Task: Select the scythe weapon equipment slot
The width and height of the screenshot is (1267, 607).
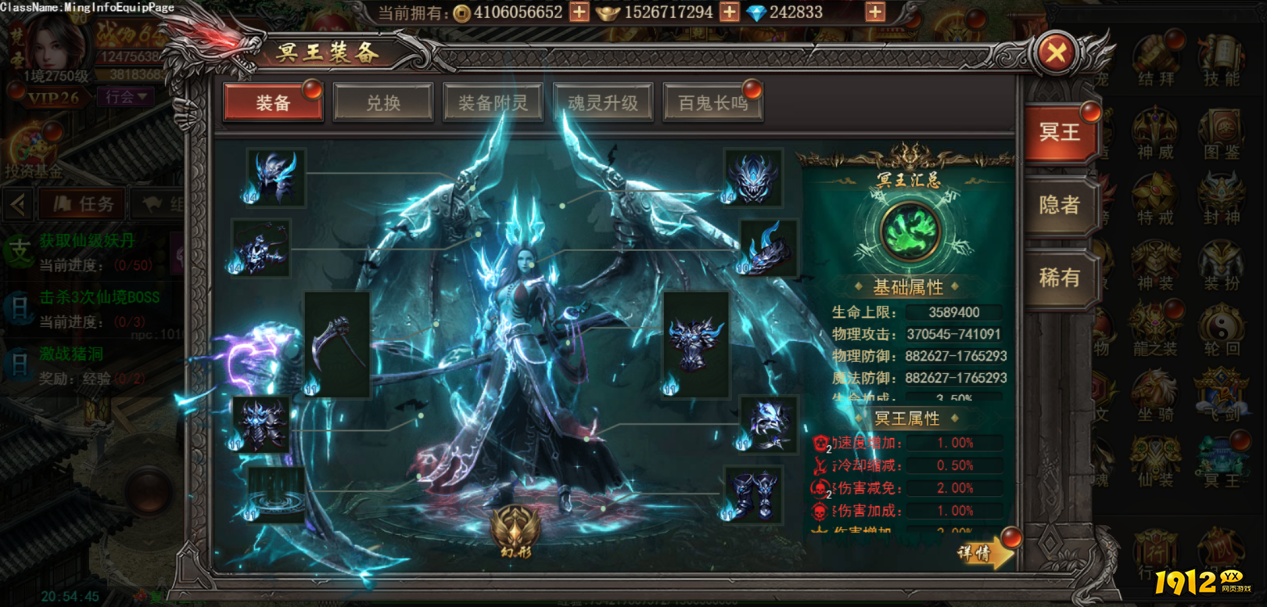Action: [x=337, y=343]
